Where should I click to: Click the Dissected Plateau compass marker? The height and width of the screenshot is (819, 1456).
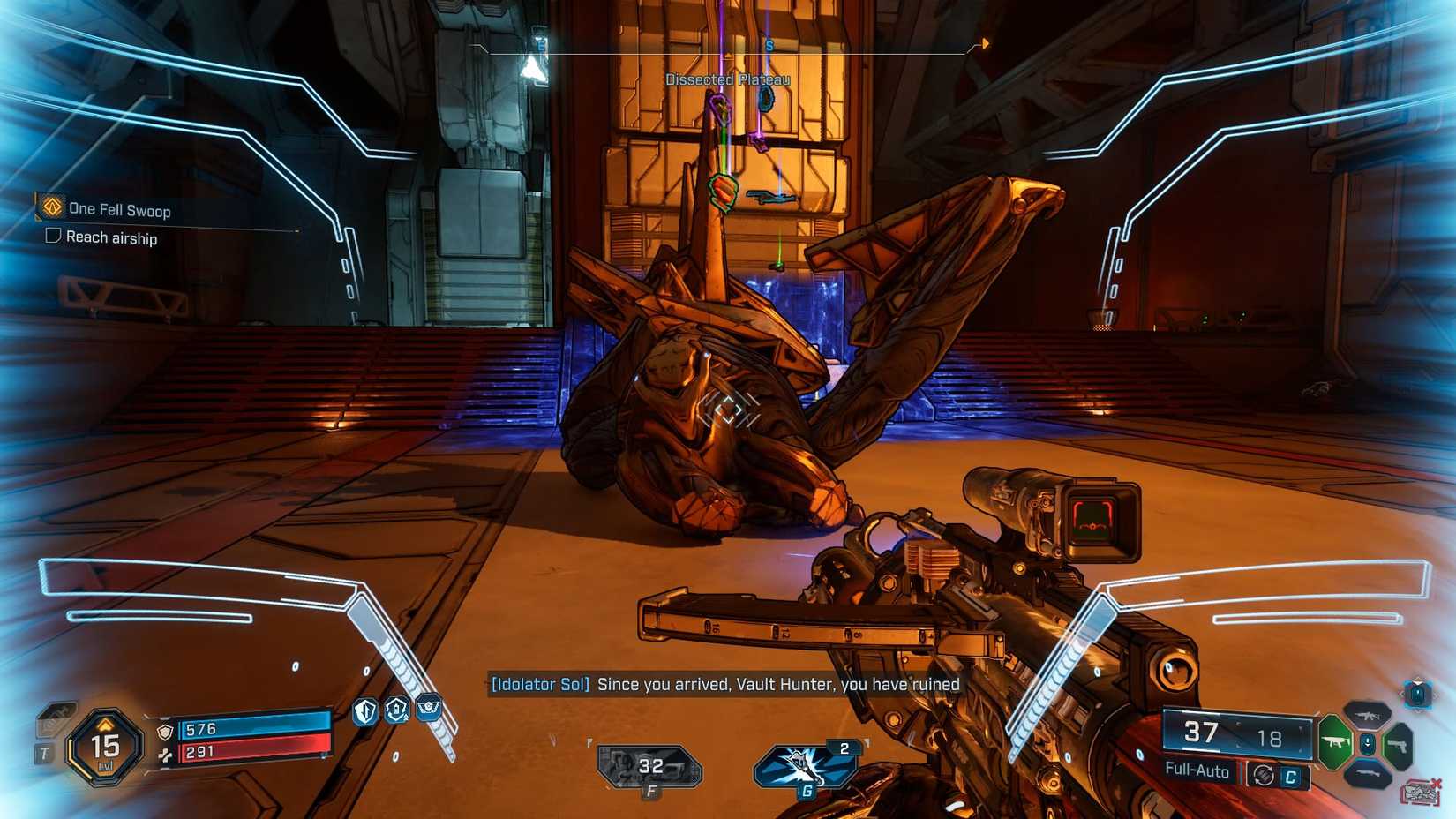pyautogui.click(x=727, y=79)
